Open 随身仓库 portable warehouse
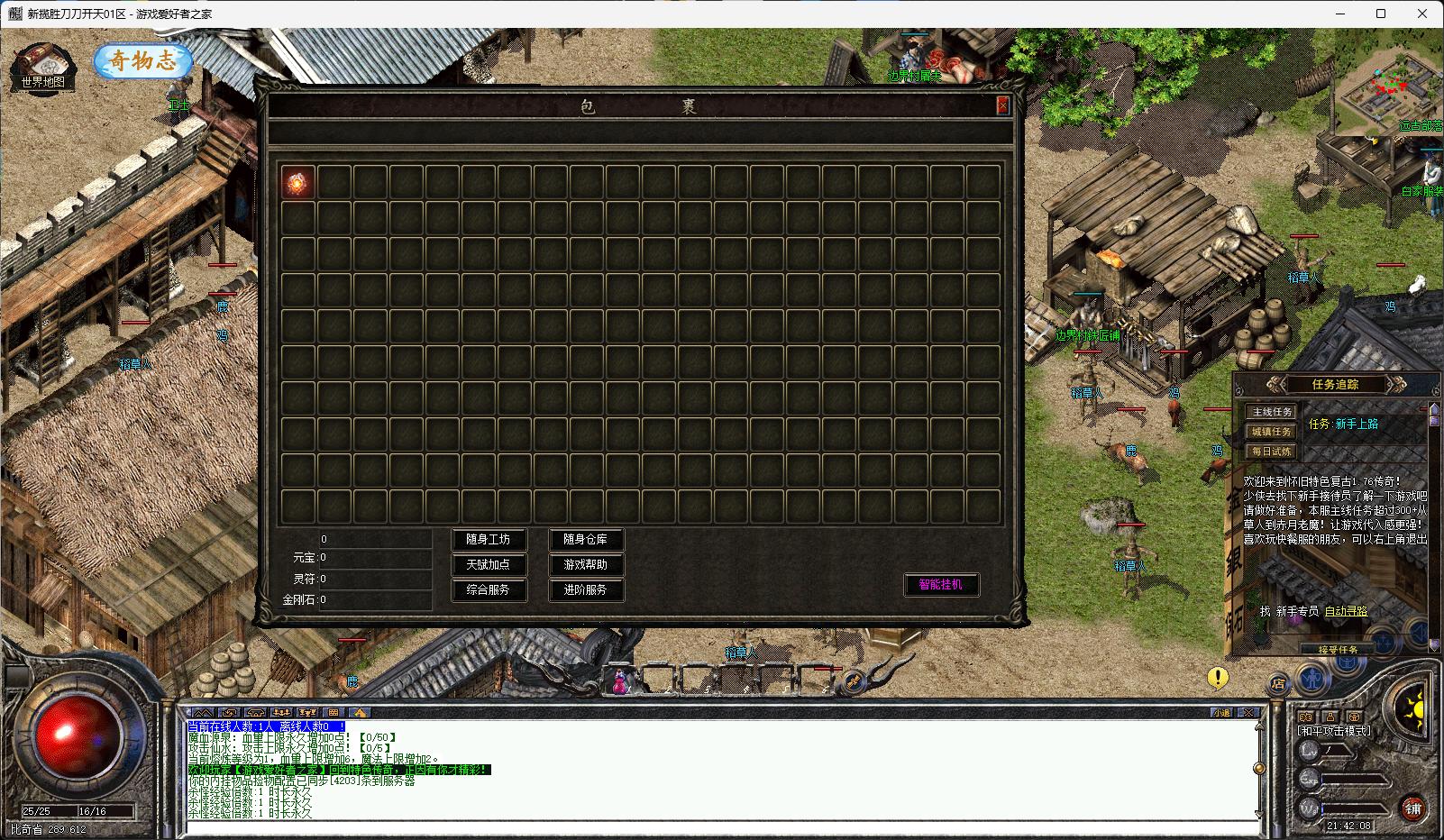This screenshot has height=840, width=1444. pyautogui.click(x=586, y=540)
